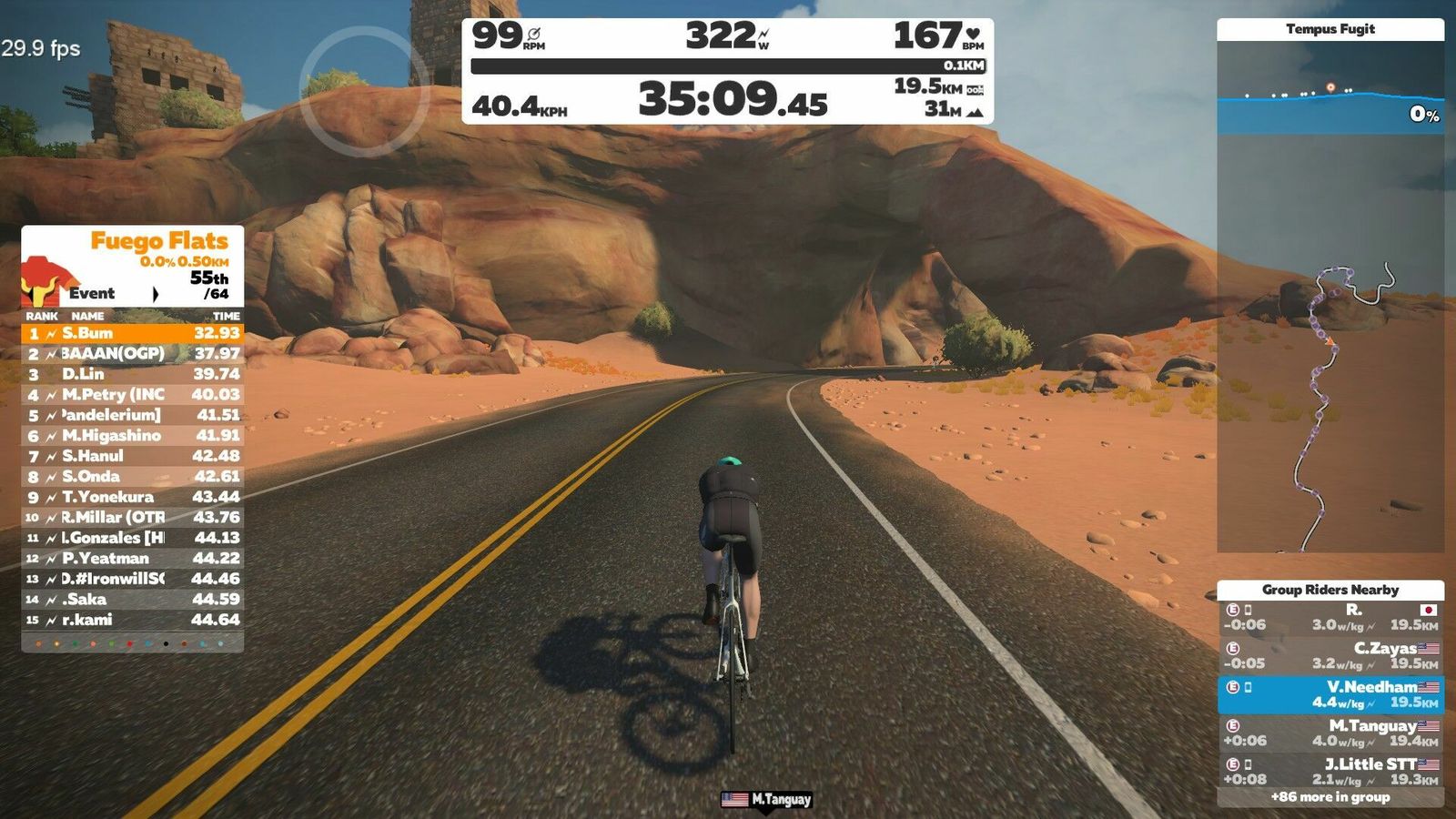Expand the +86 more in group link
Viewport: 1456px width, 819px height.
1330,797
